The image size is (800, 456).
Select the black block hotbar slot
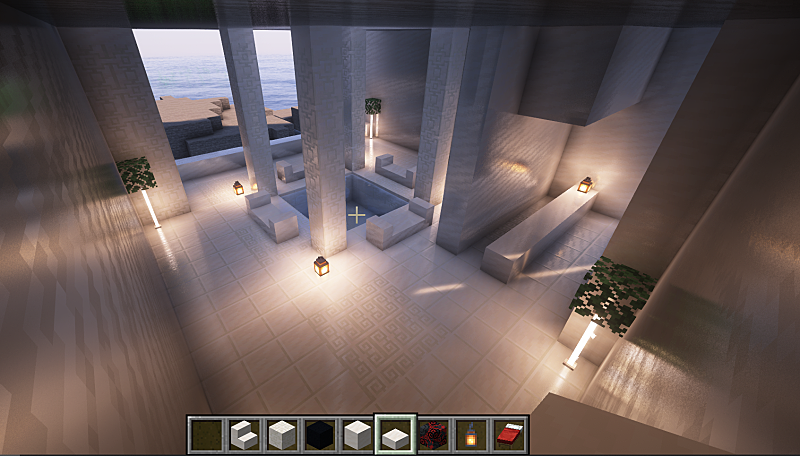pyautogui.click(x=319, y=434)
